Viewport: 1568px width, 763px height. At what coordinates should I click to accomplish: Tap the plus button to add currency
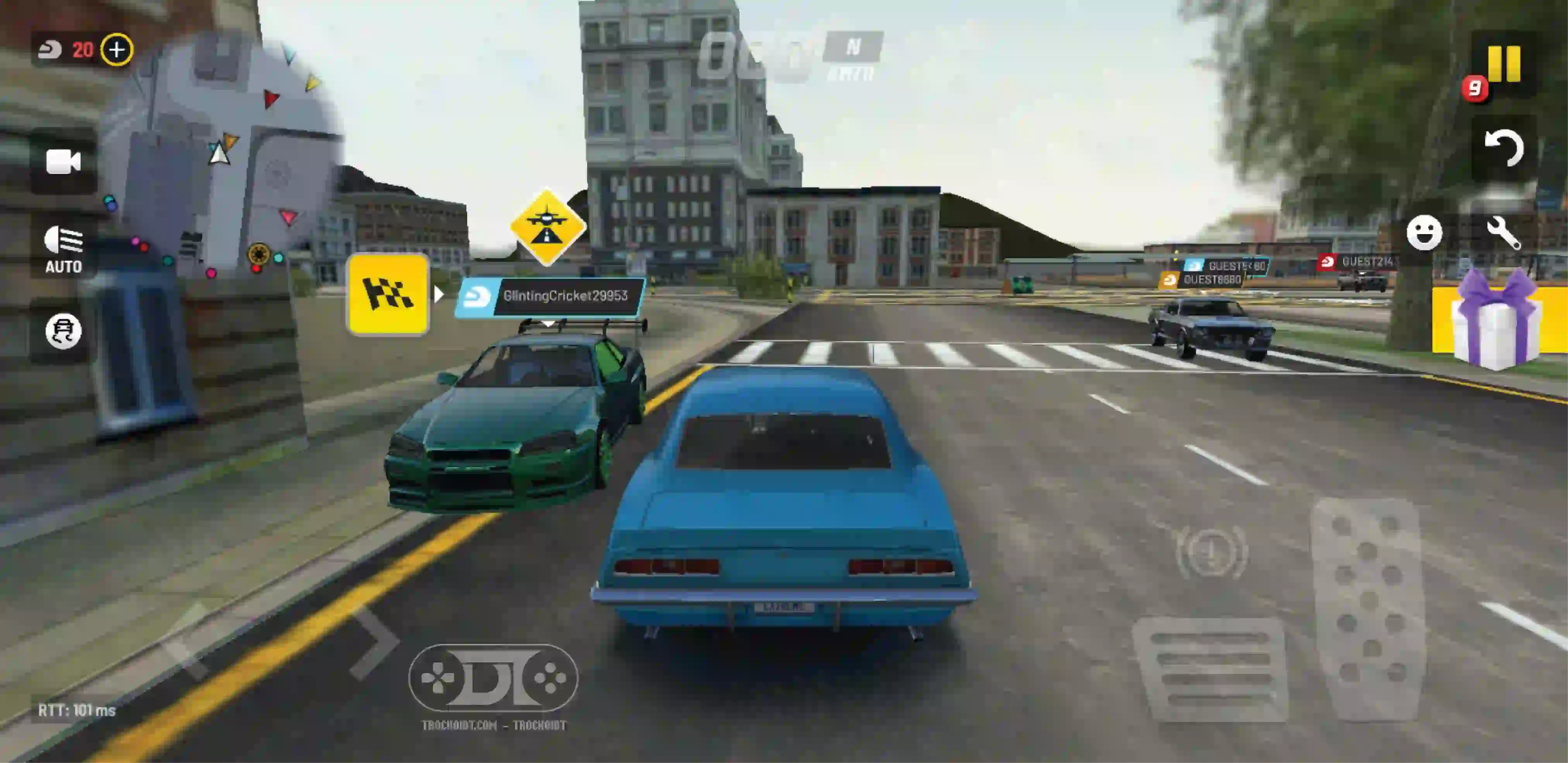point(117,49)
